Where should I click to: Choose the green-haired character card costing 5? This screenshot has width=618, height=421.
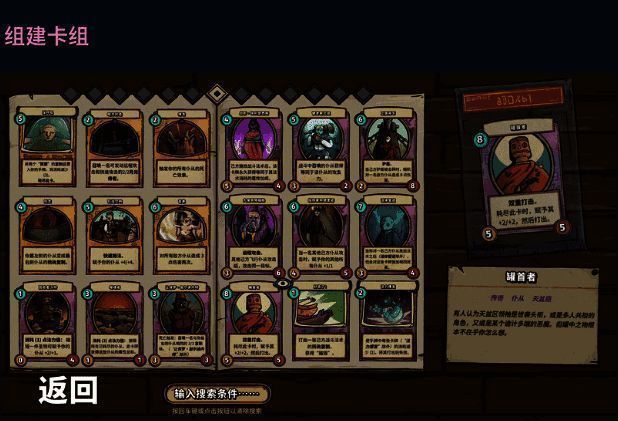coord(318,150)
